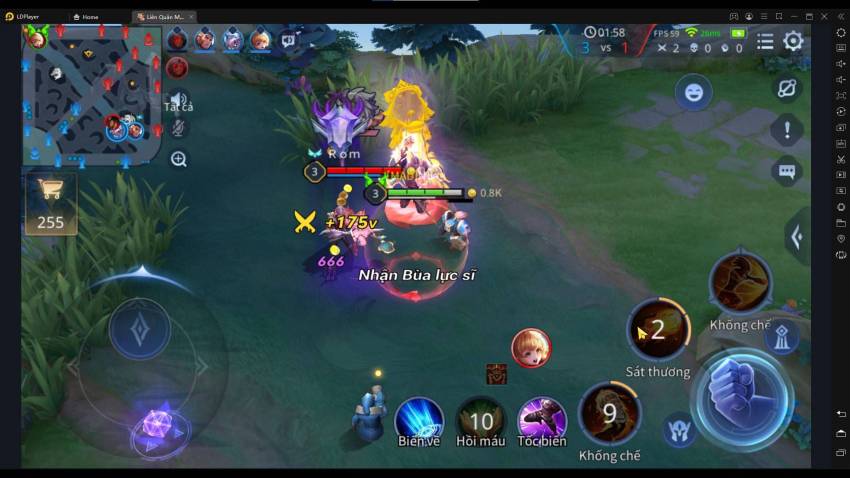
Task: Open the quick chat speech bubble
Action: point(787,171)
